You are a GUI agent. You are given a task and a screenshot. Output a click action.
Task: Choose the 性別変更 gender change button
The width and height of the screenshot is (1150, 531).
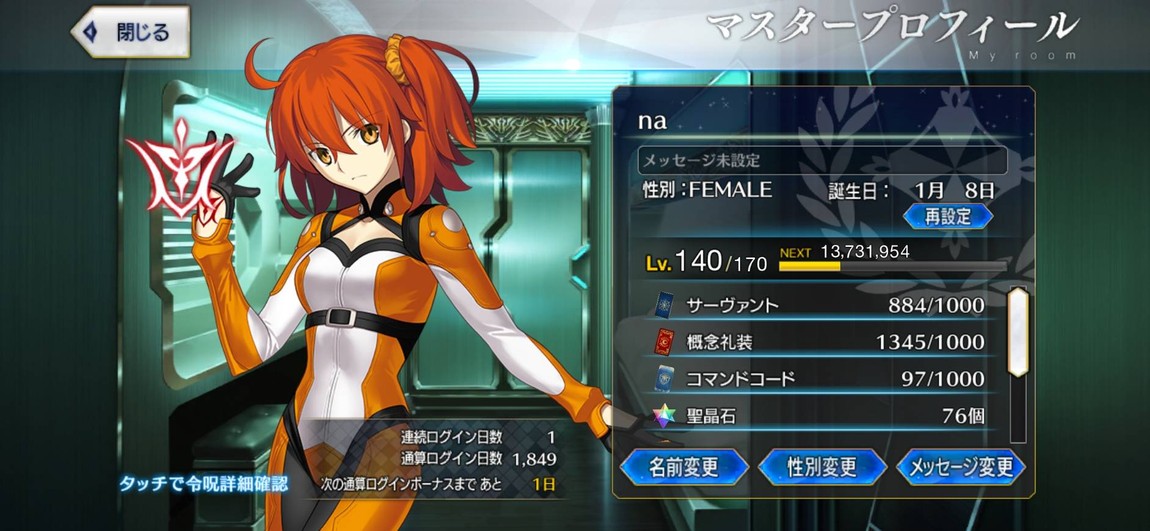[x=822, y=466]
